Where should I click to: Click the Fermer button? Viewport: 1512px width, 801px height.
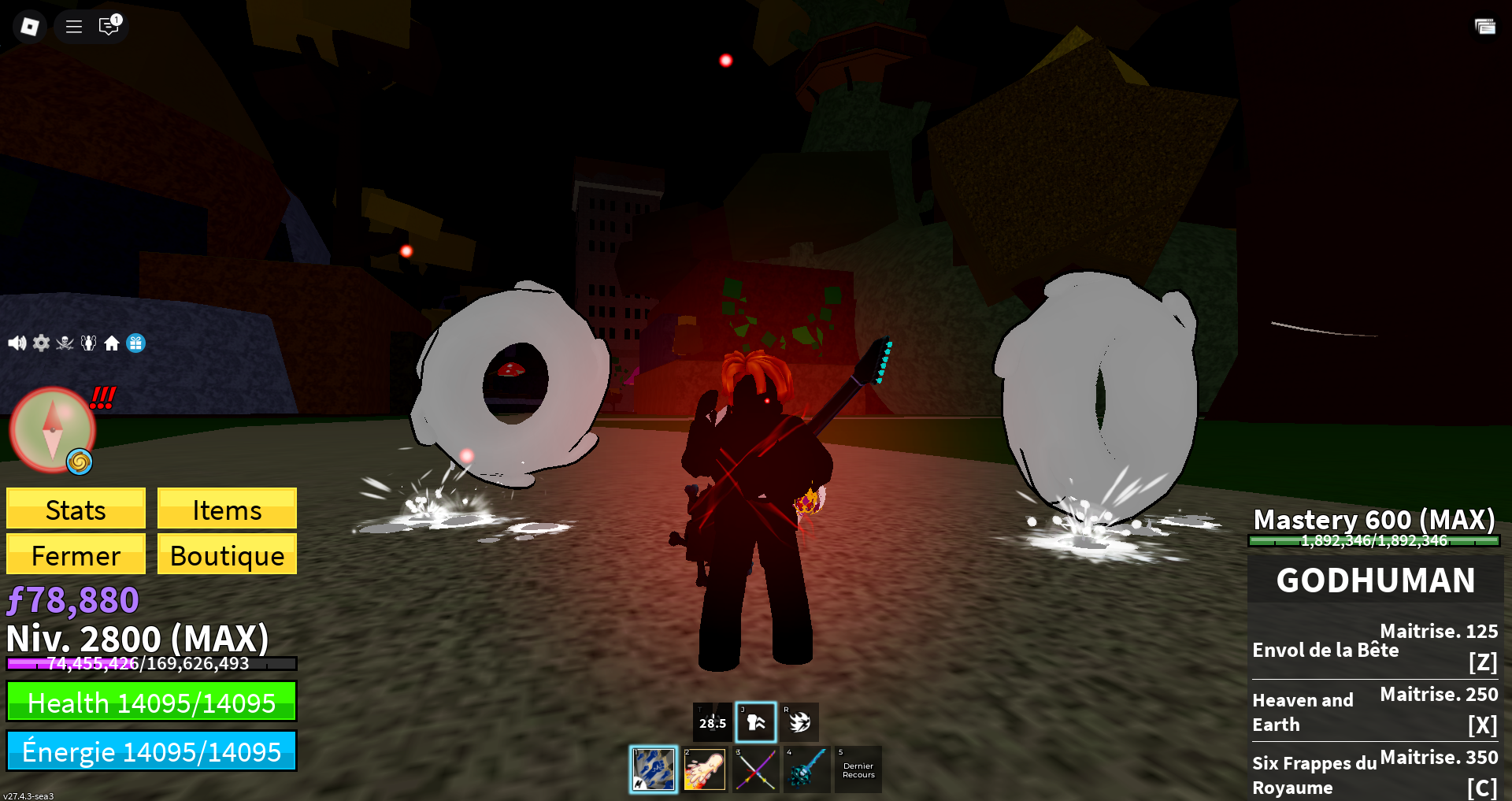[x=76, y=555]
